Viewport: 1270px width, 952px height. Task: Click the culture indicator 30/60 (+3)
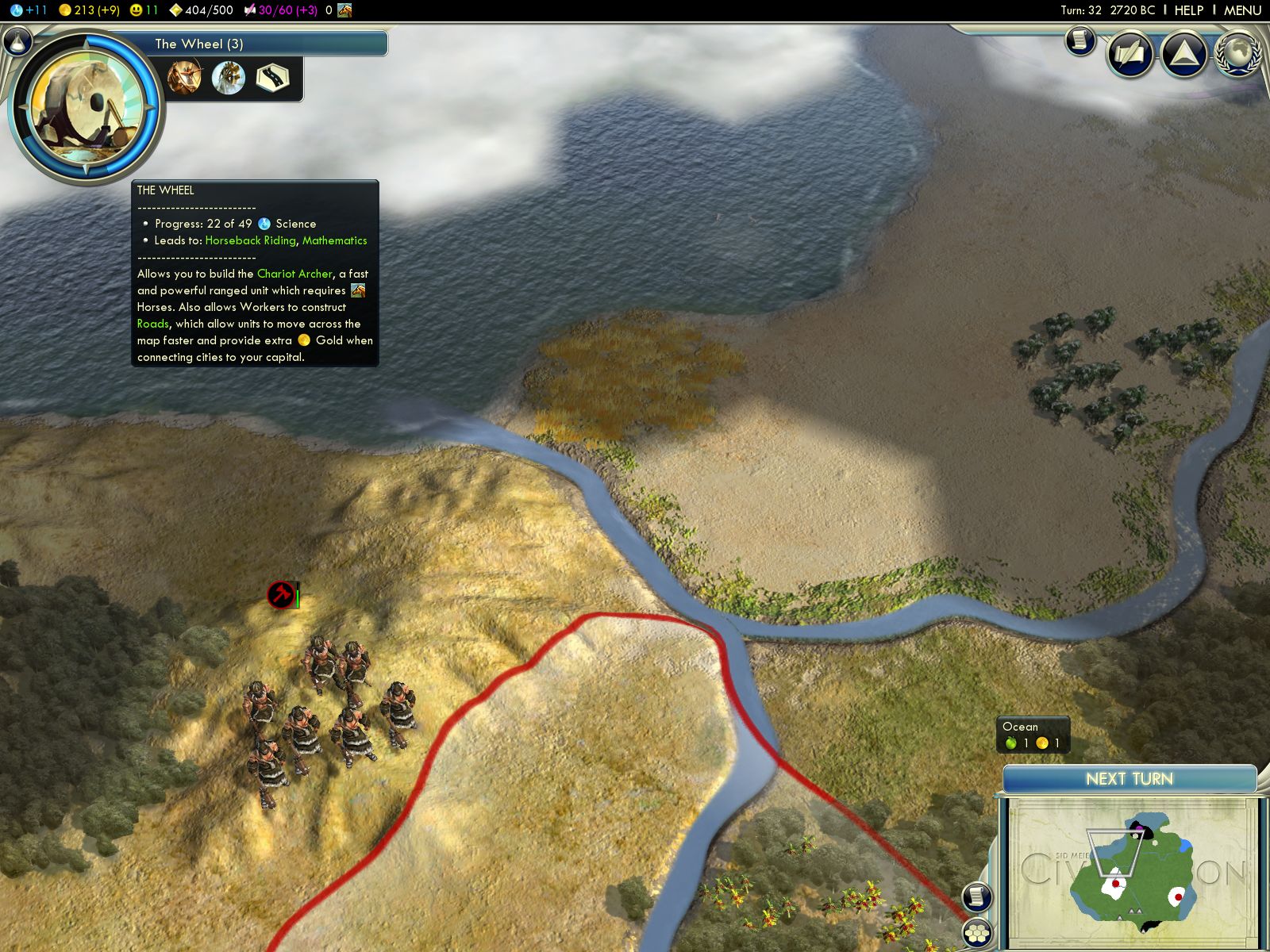(280, 10)
